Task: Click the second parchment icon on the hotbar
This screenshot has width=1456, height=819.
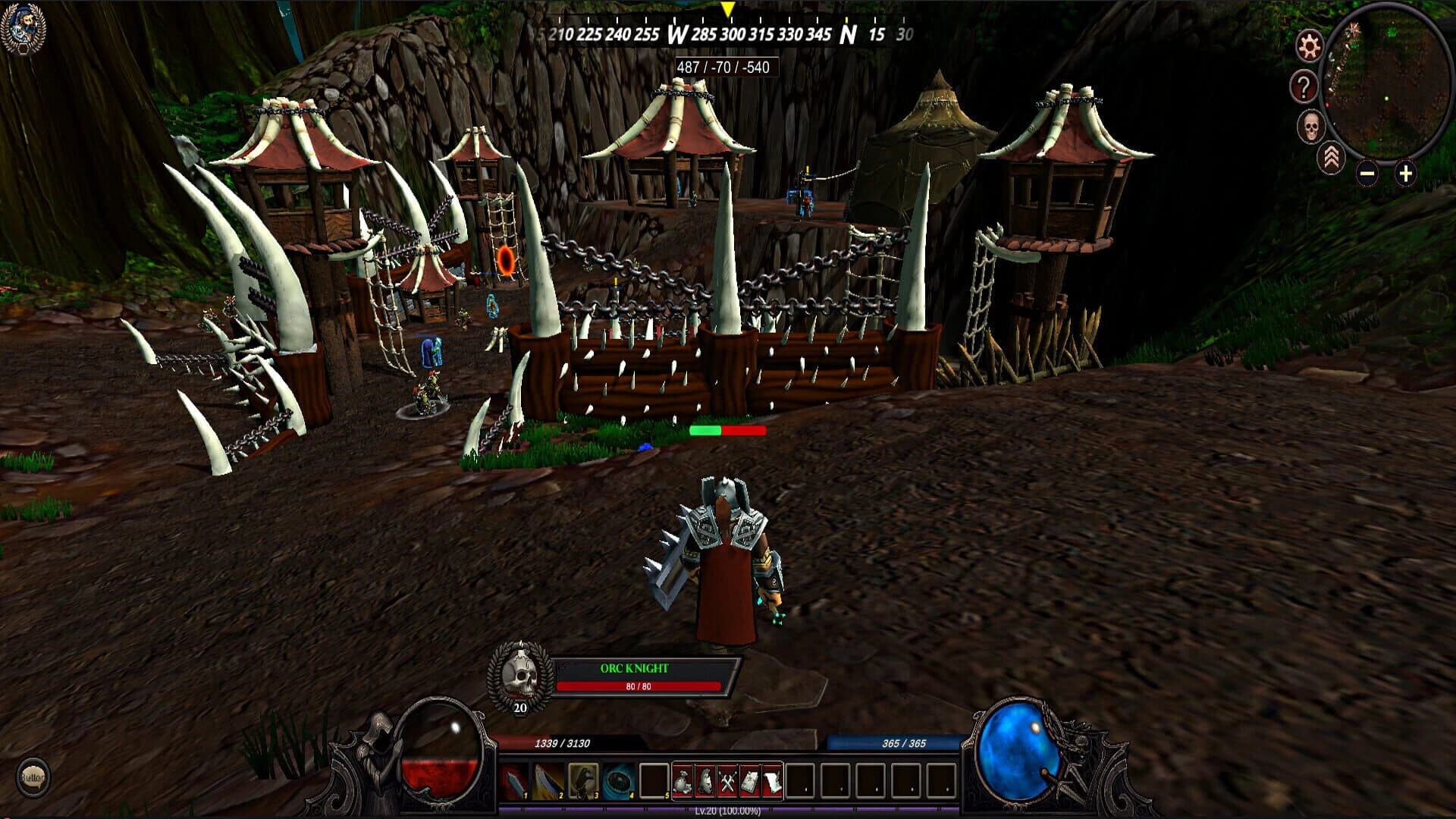Action: pyautogui.click(x=772, y=780)
